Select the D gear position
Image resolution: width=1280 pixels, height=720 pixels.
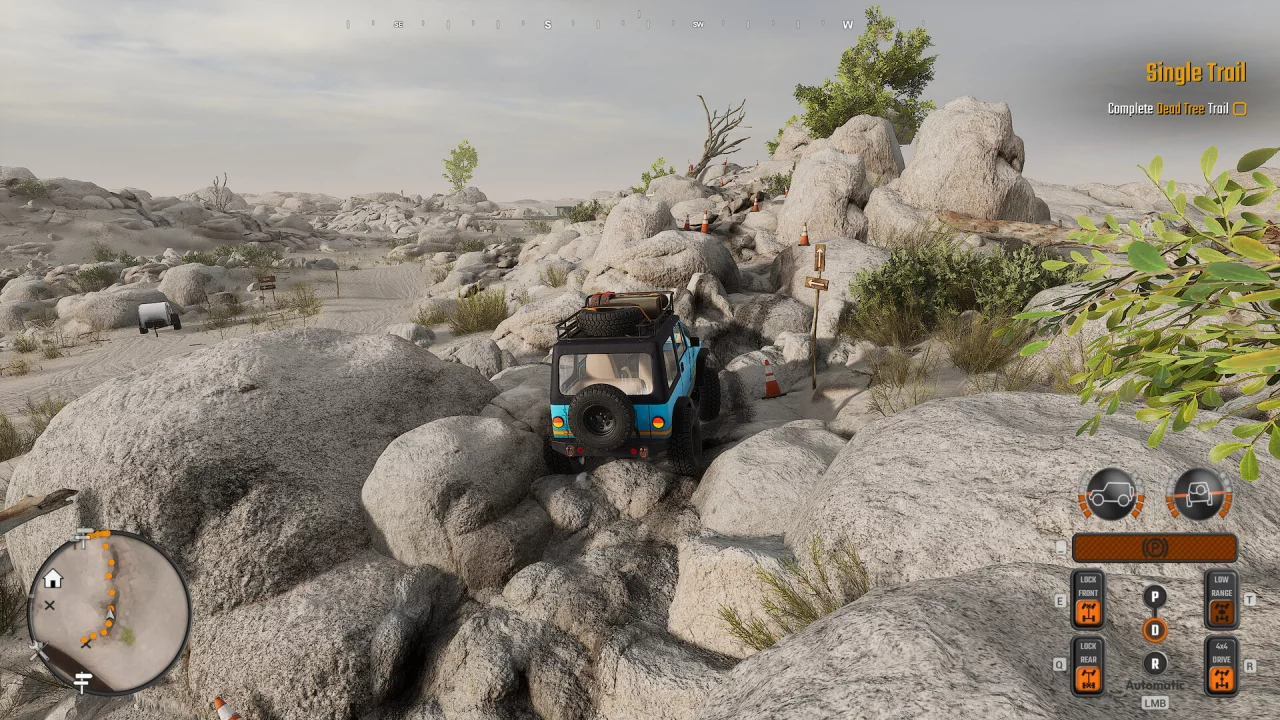click(x=1154, y=630)
